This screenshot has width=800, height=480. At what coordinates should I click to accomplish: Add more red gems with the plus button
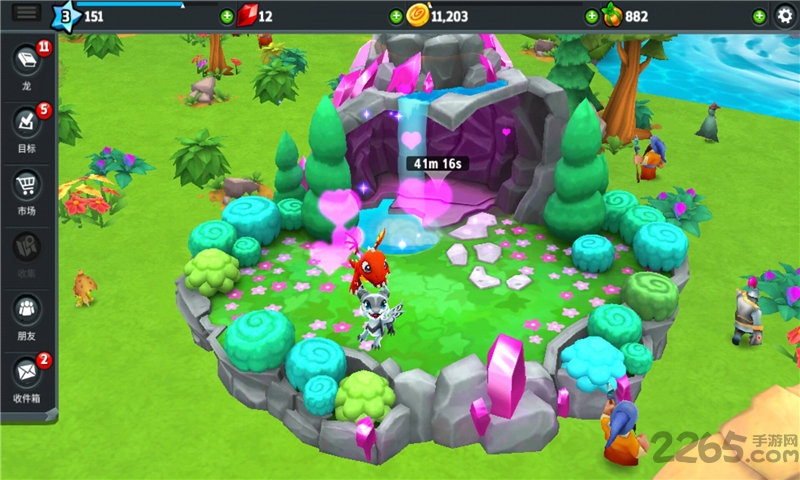click(227, 17)
